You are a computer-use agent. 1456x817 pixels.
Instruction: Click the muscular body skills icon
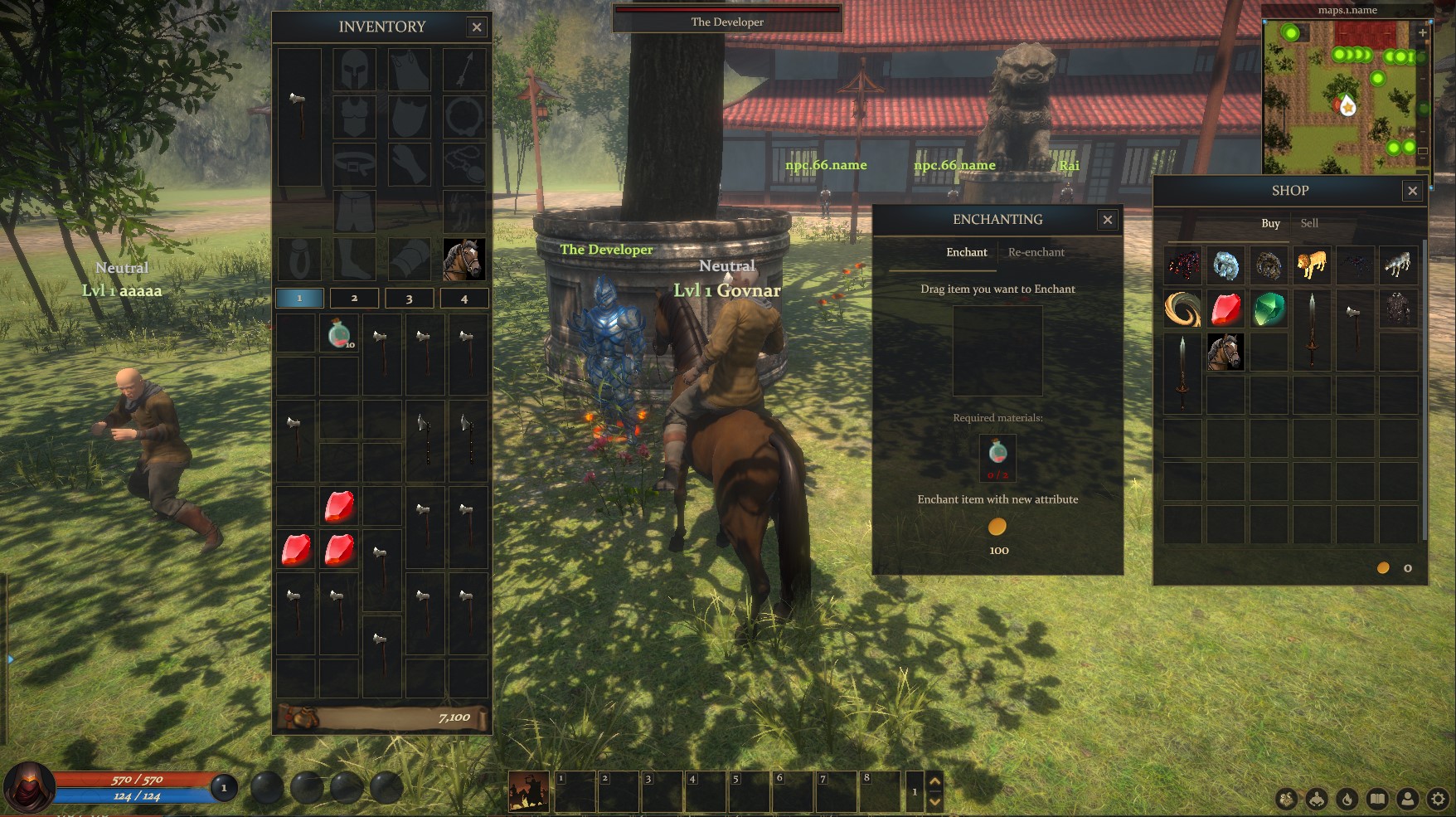(x=1317, y=798)
